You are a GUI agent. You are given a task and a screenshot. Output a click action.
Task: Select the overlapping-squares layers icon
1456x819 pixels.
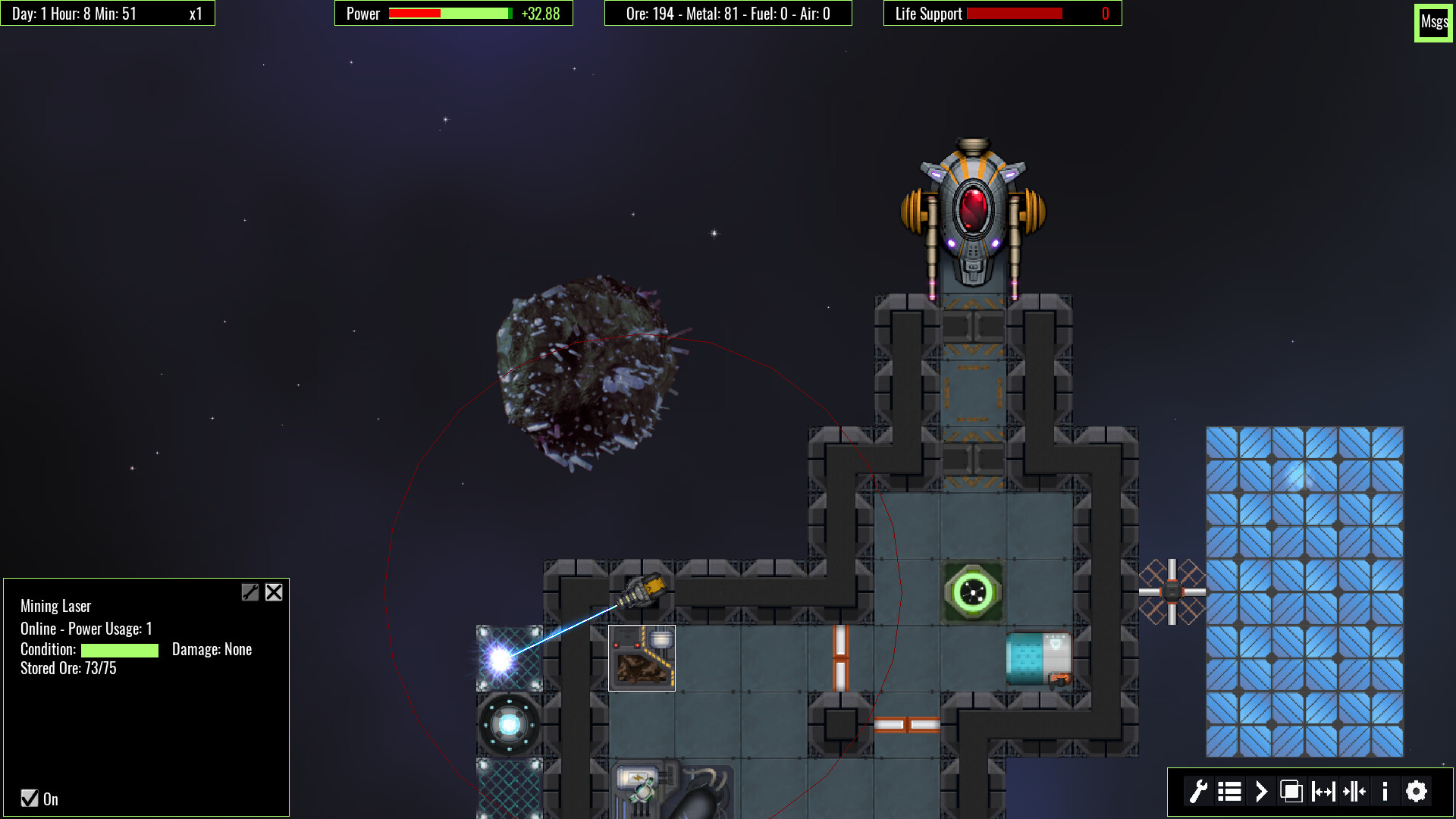click(x=1292, y=791)
